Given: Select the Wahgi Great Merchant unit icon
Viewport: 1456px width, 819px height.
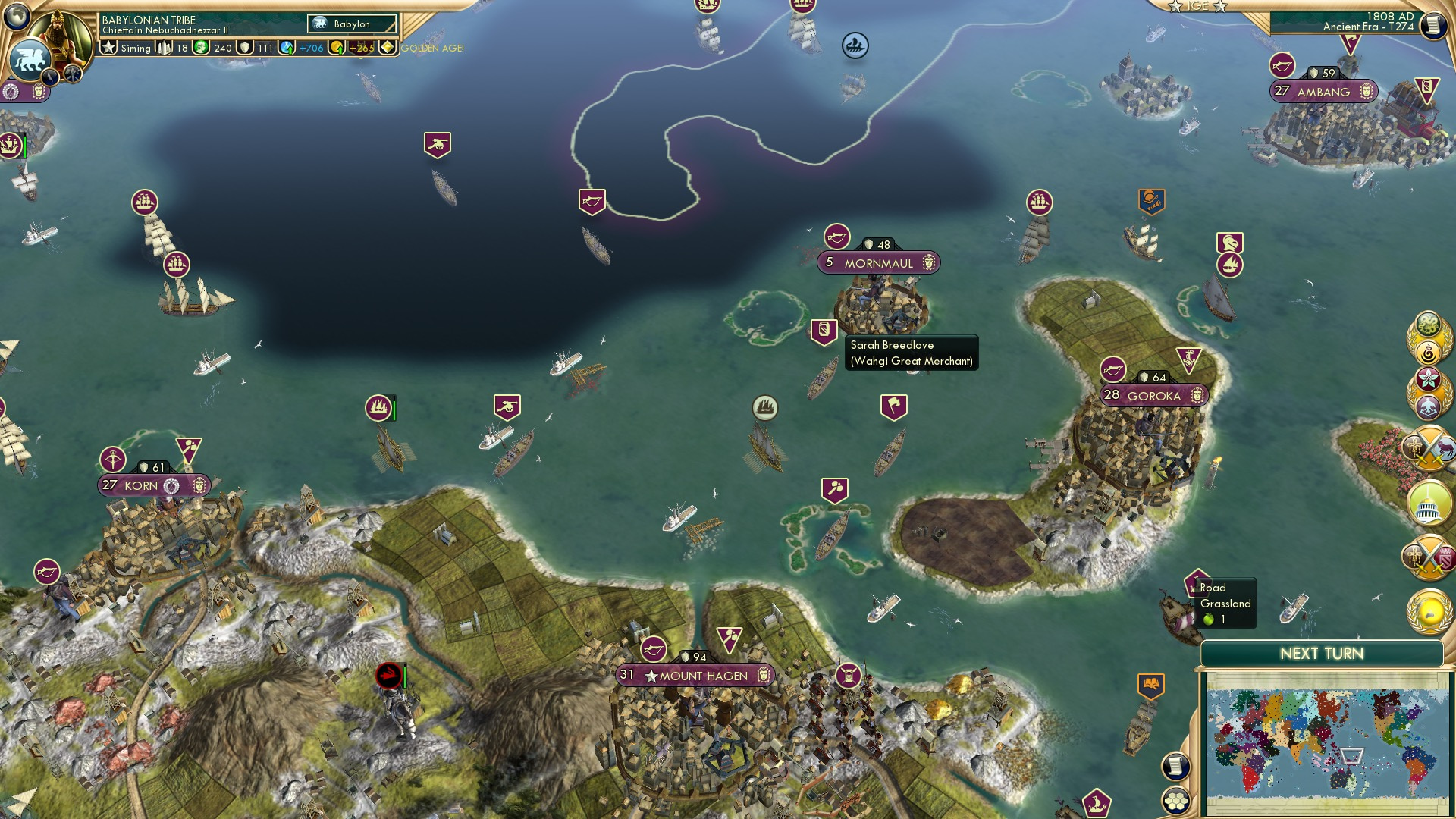Looking at the screenshot, I should pyautogui.click(x=823, y=331).
